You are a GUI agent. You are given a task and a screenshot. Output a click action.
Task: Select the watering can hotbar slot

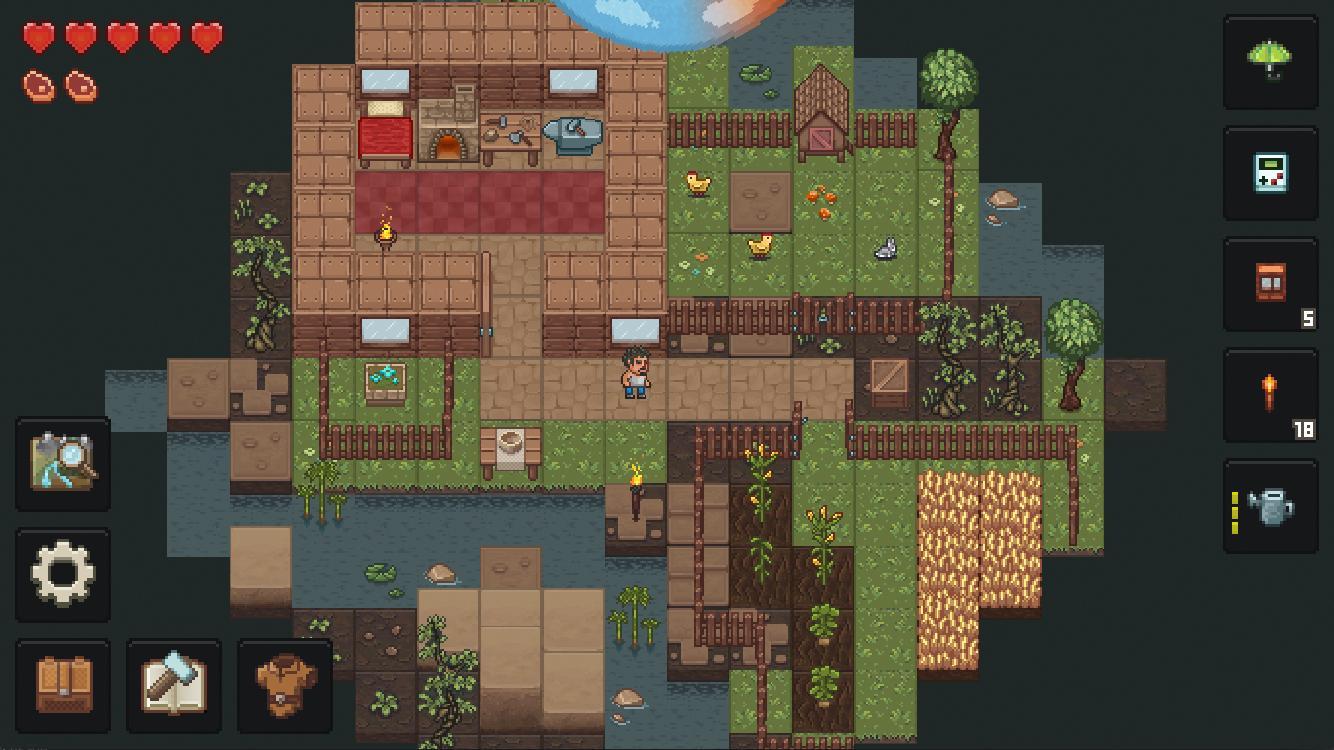click(x=1270, y=507)
